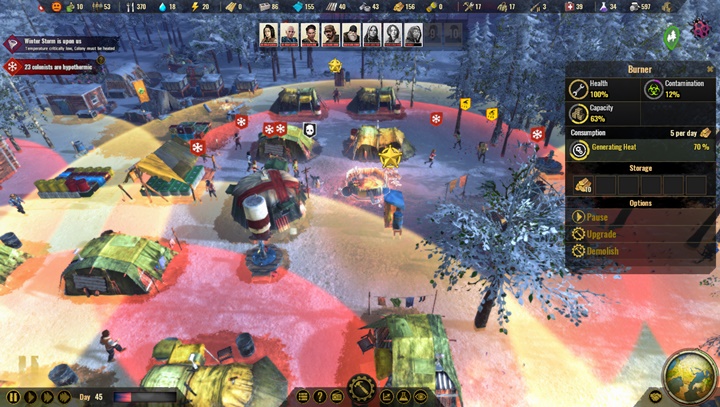The height and width of the screenshot is (407, 720).
Task: Open the globe world map button
Action: click(688, 374)
